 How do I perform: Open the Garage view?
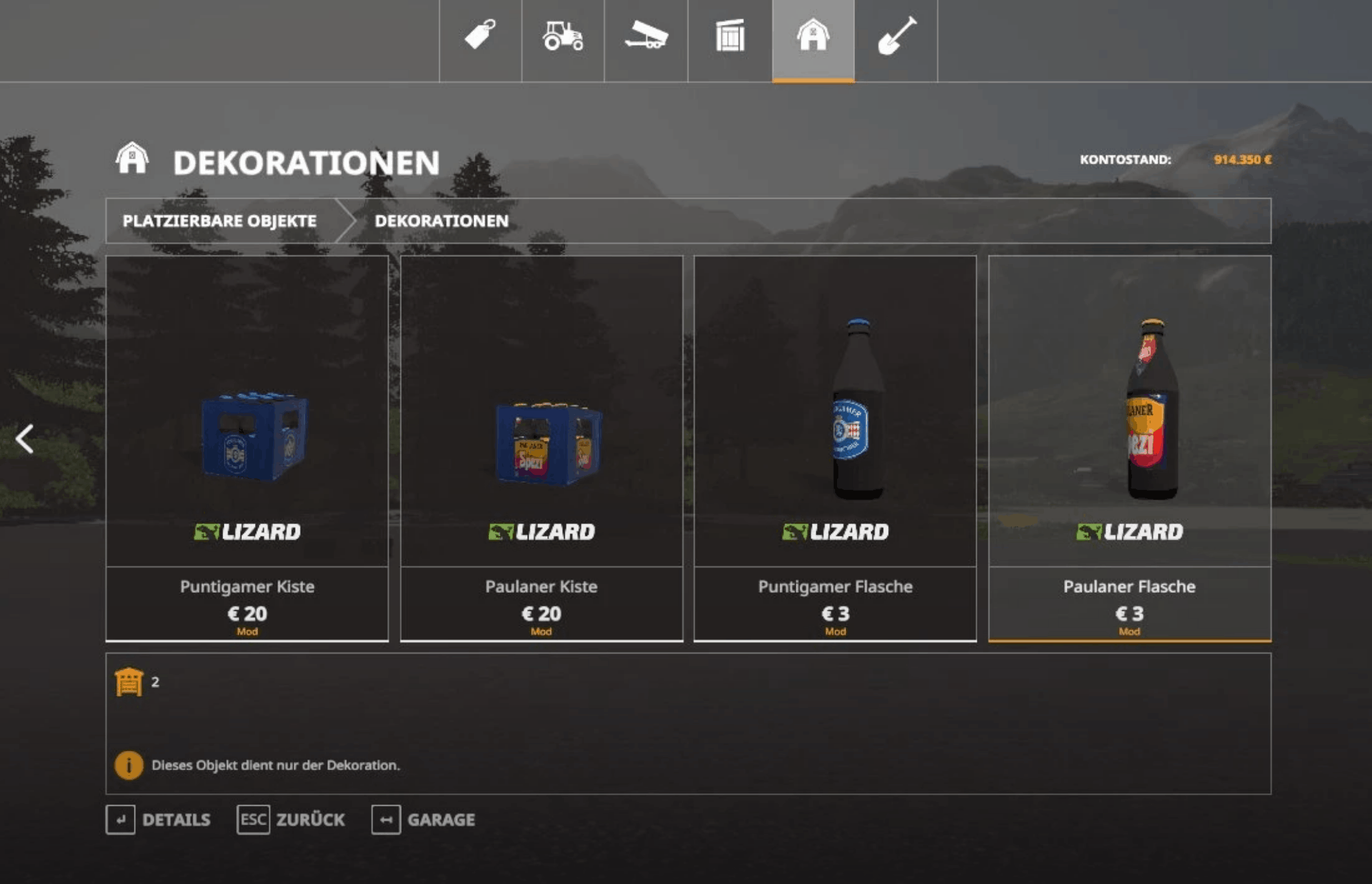click(x=424, y=820)
